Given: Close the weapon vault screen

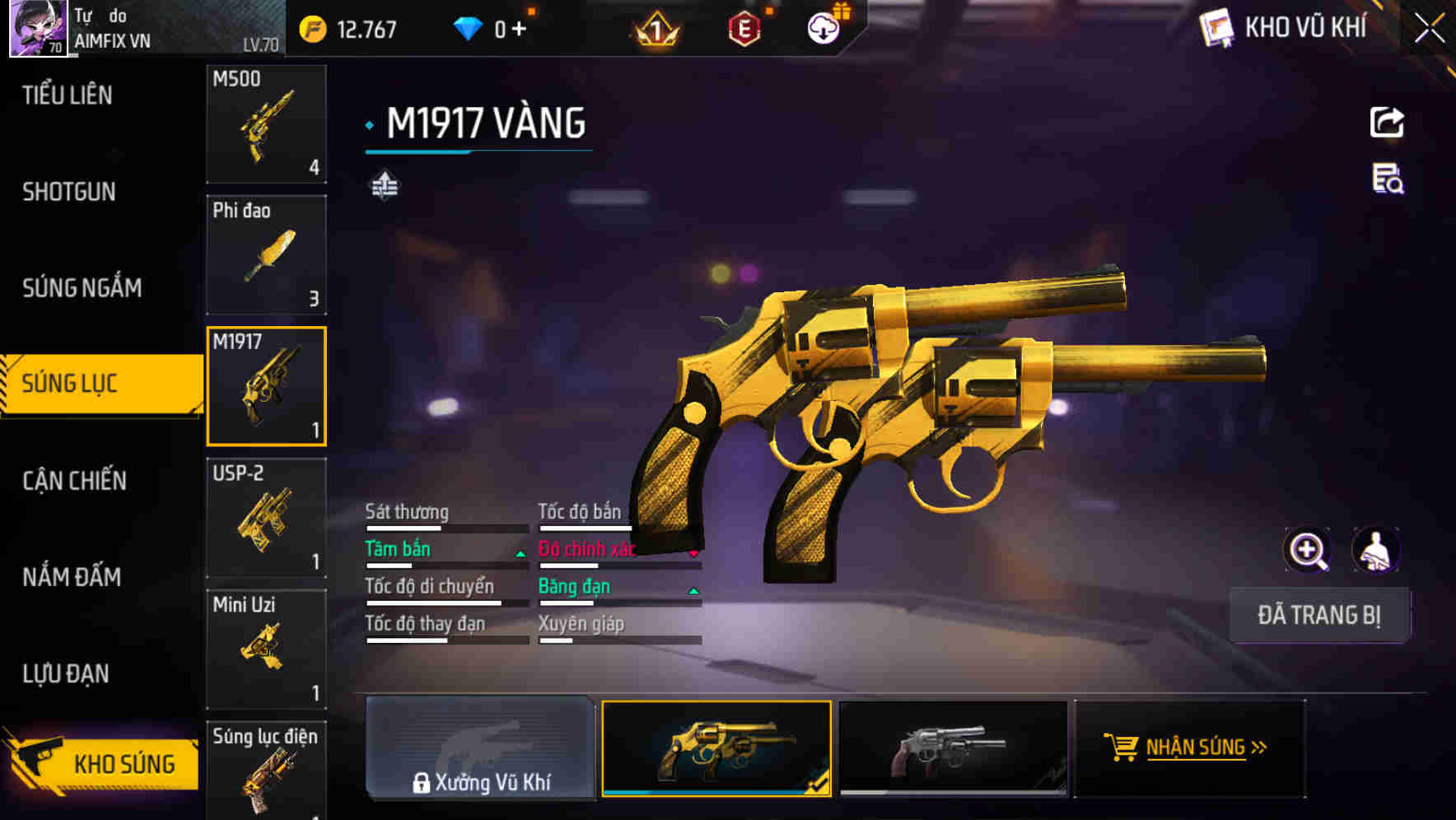Looking at the screenshot, I should (1430, 29).
